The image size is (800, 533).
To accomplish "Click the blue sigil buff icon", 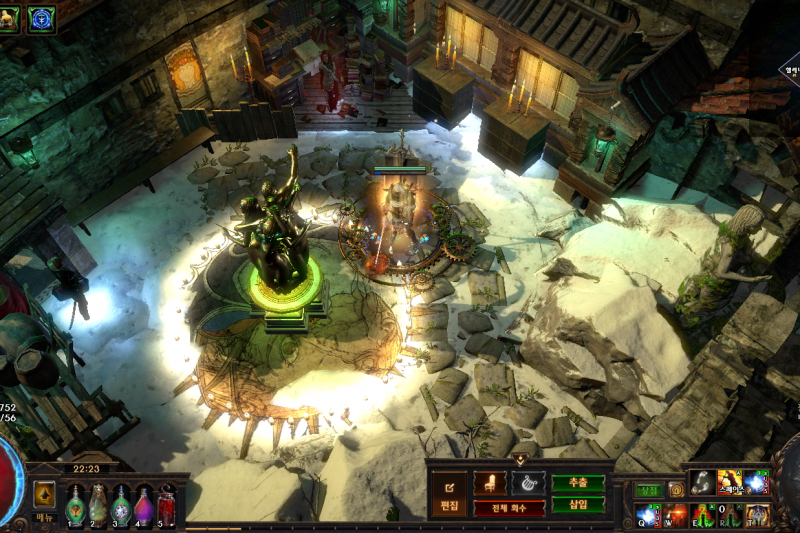I will (x=41, y=17).
